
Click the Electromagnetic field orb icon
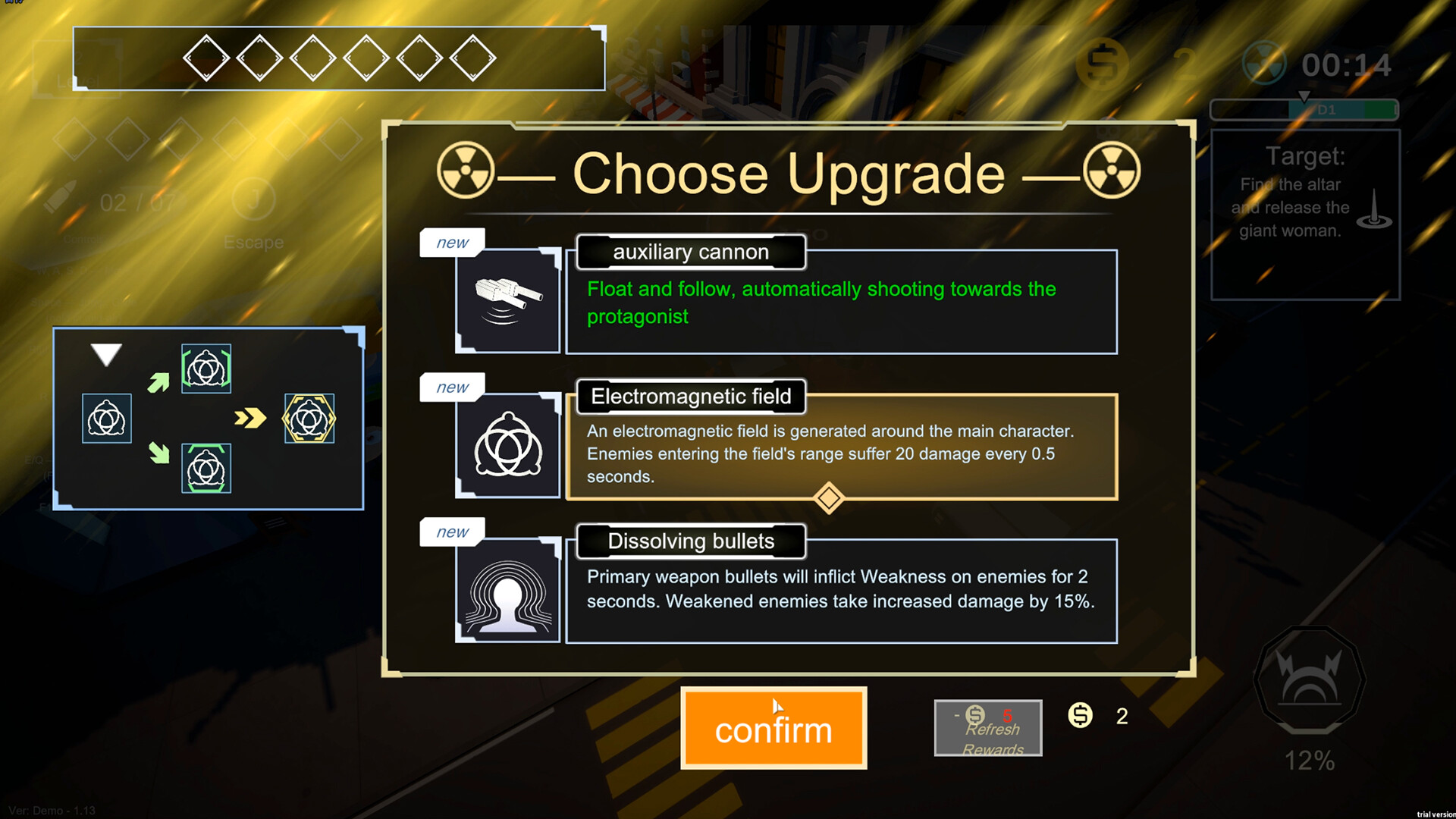coord(507,444)
